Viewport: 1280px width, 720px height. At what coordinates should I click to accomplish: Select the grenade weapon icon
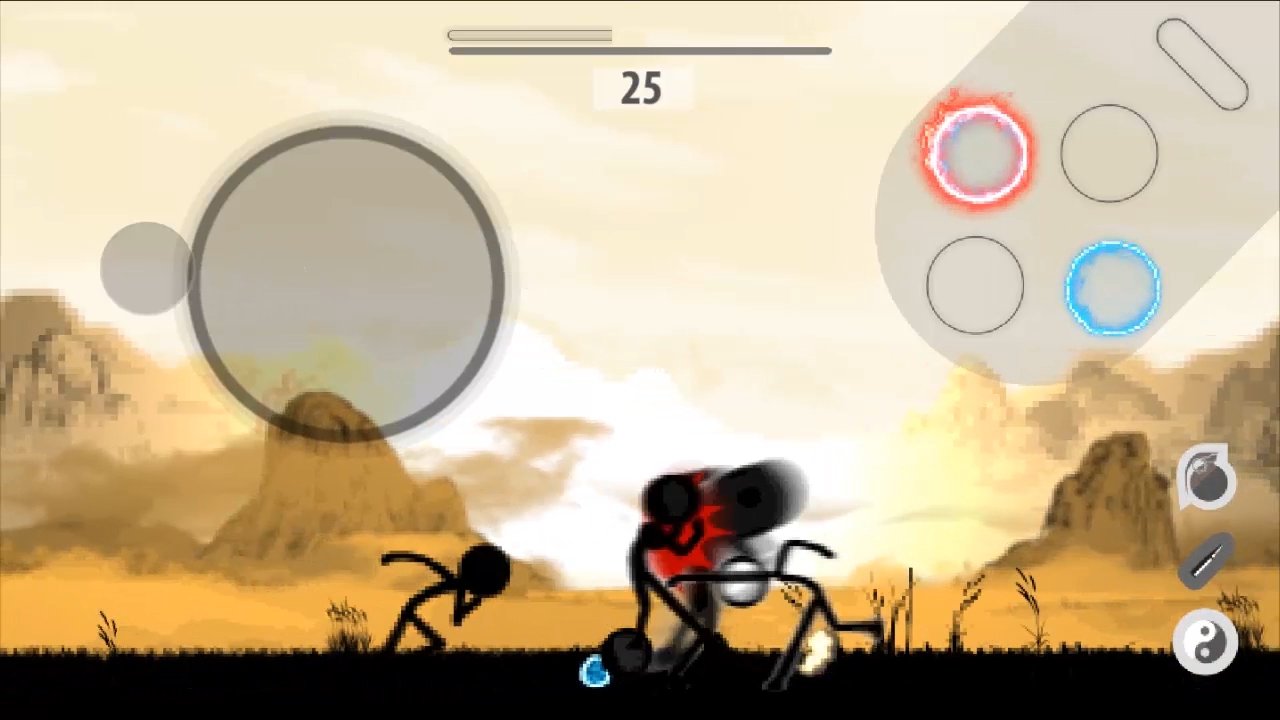click(x=1207, y=478)
